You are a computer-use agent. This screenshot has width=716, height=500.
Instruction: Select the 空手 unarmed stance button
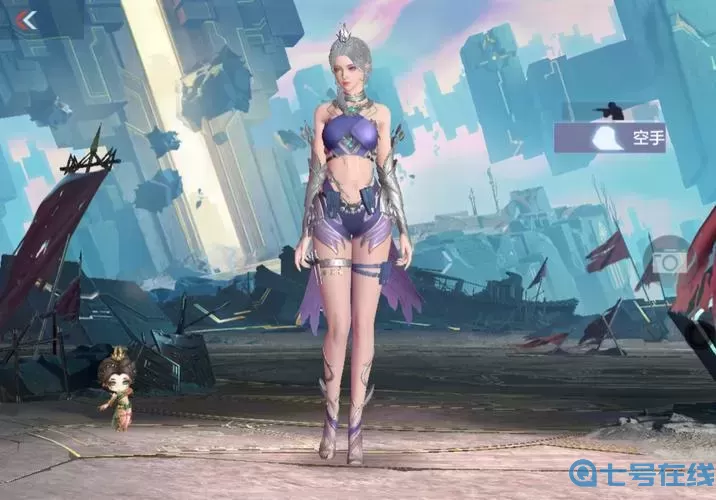(610, 138)
